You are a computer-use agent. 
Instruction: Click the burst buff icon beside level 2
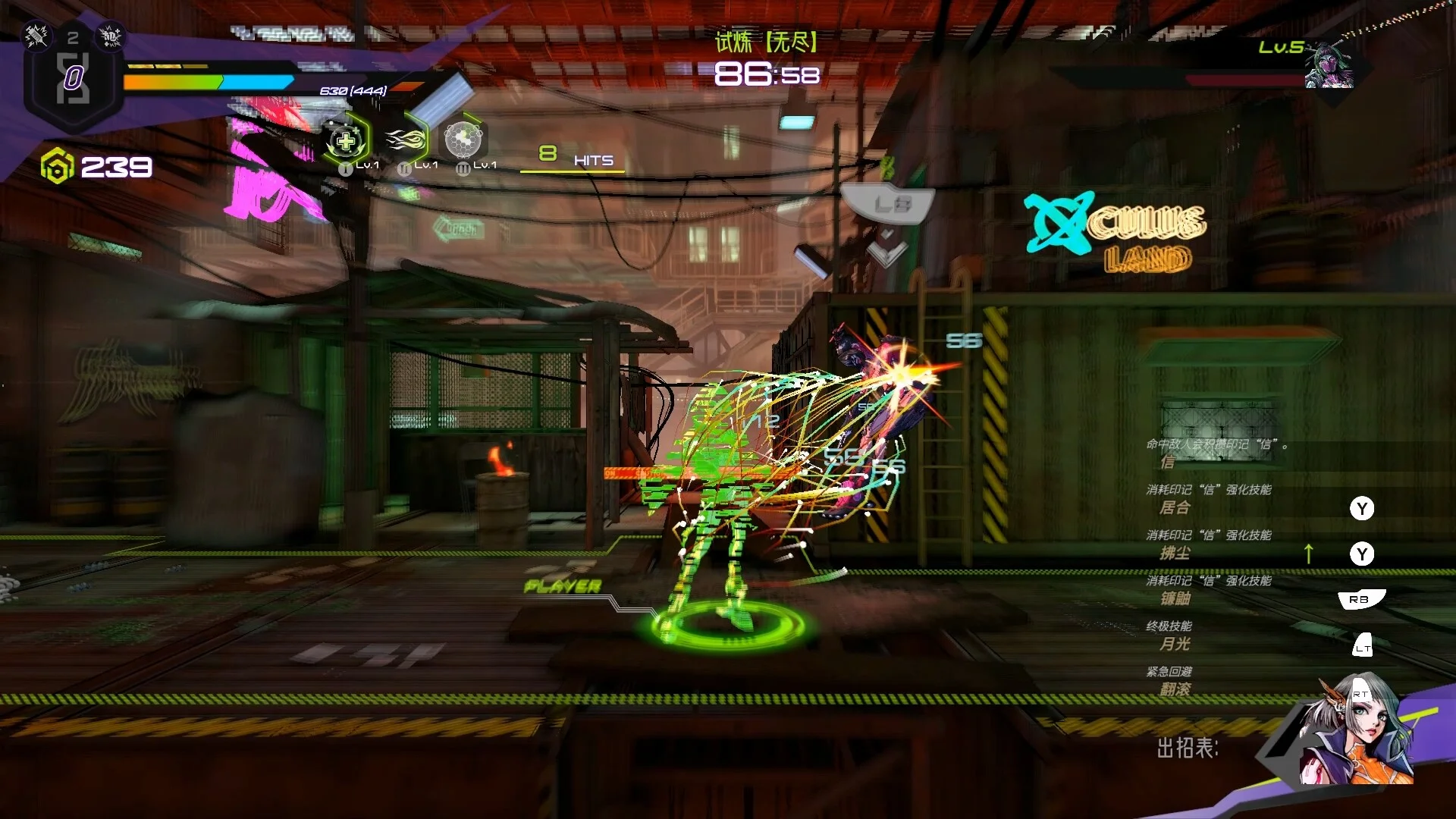111,36
